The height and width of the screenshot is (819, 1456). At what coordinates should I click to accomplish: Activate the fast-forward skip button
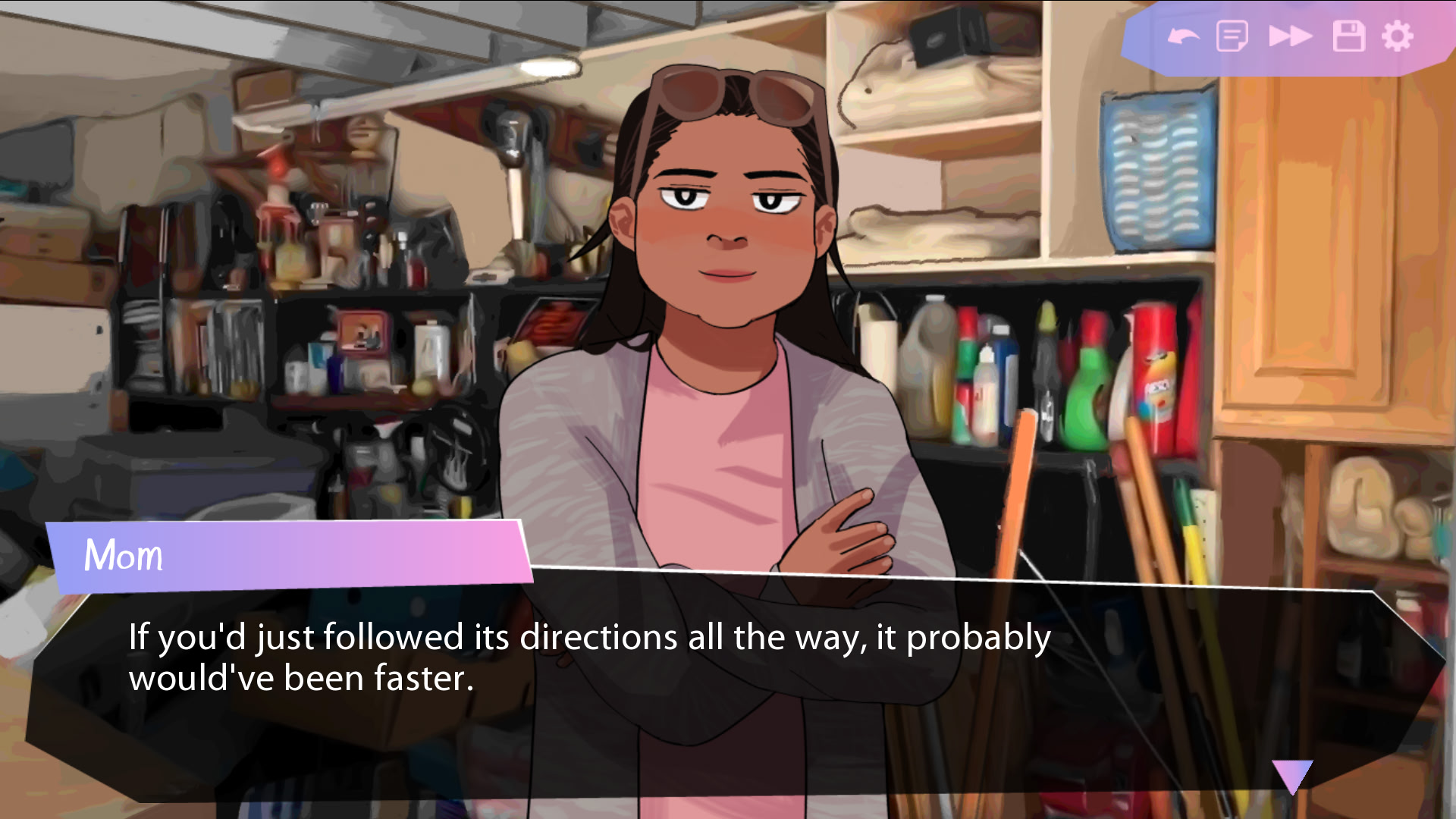(x=1290, y=36)
